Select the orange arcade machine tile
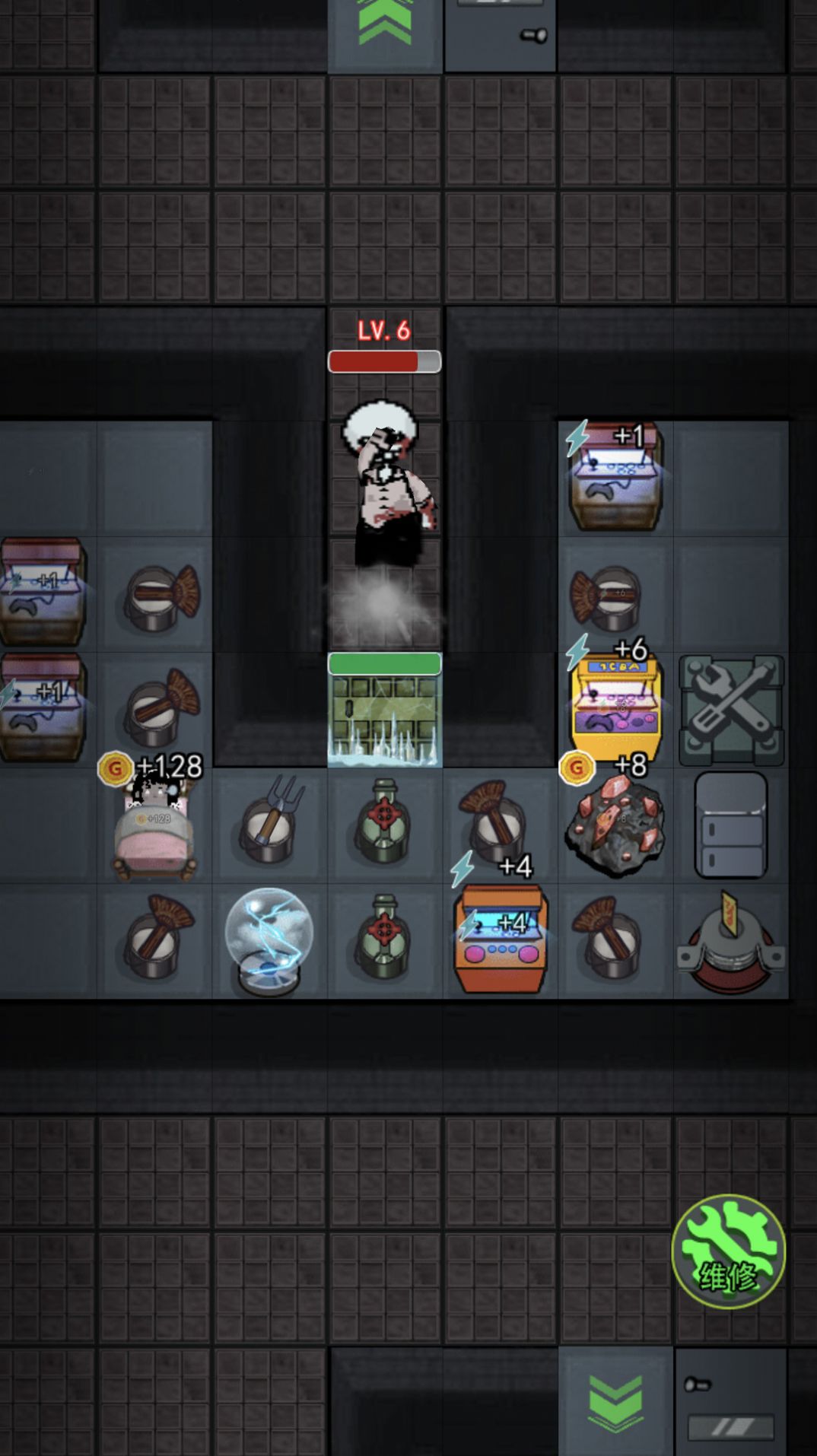 tap(500, 939)
